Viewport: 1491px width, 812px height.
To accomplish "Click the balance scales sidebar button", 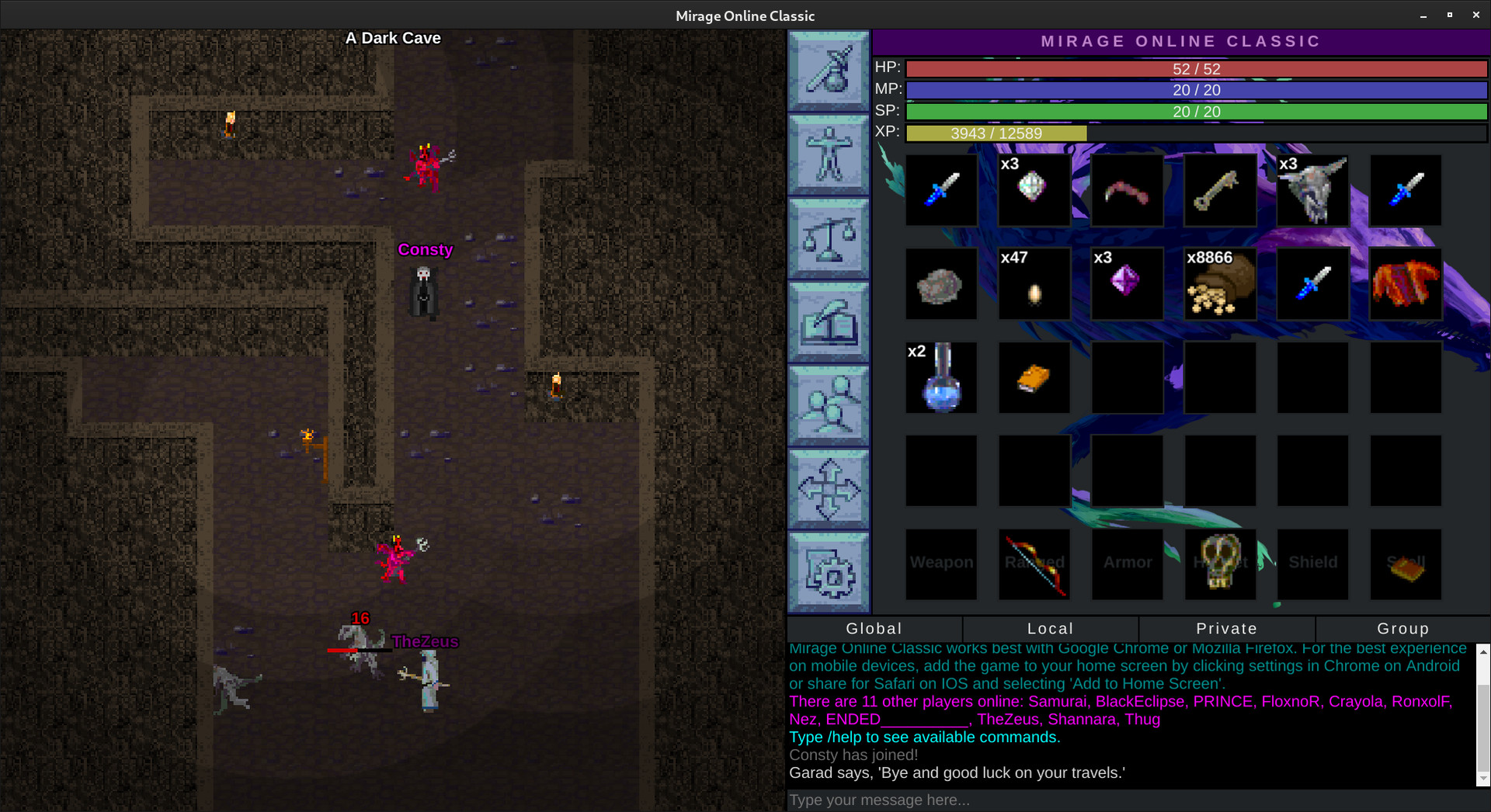I will coord(829,238).
